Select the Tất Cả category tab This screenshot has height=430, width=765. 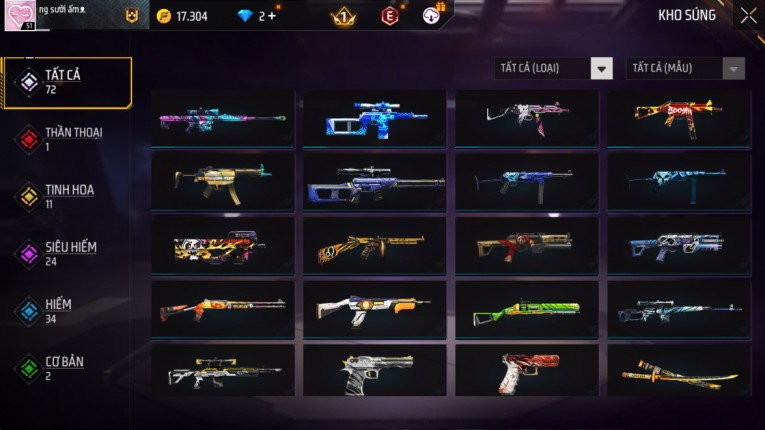(68, 82)
